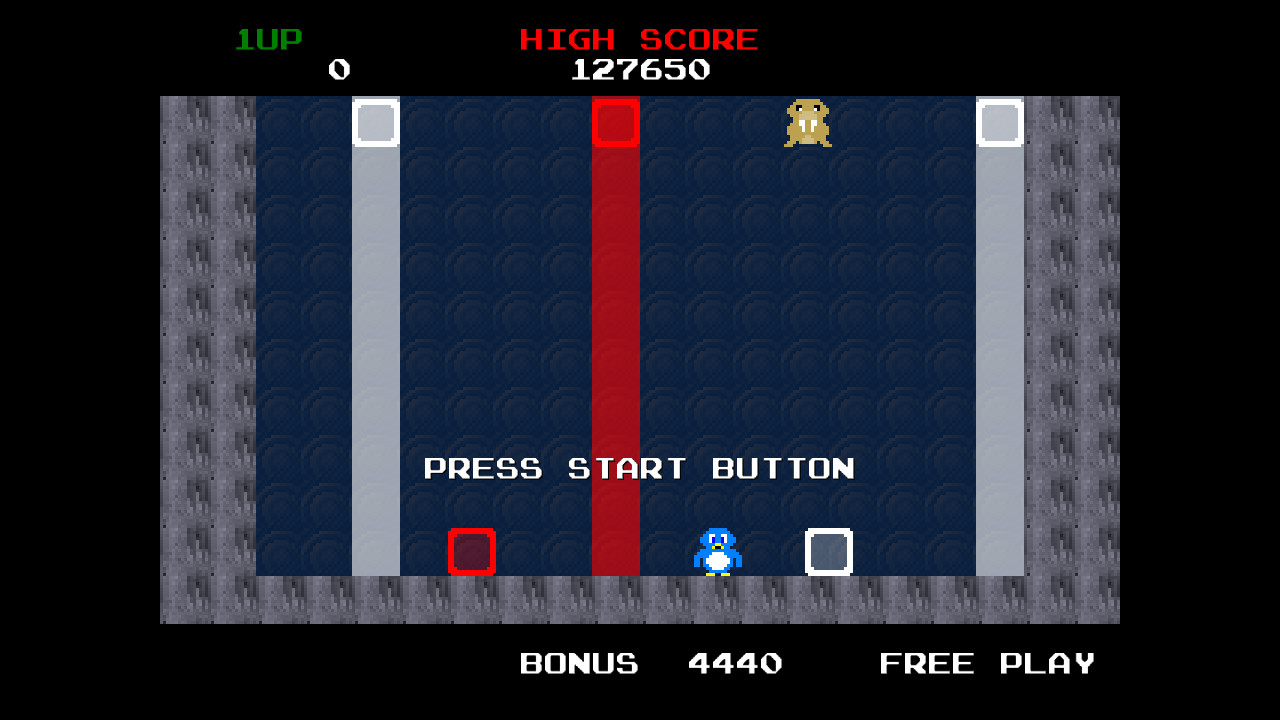Click the bonus value 4440
The width and height of the screenshot is (1280, 720).
735,662
